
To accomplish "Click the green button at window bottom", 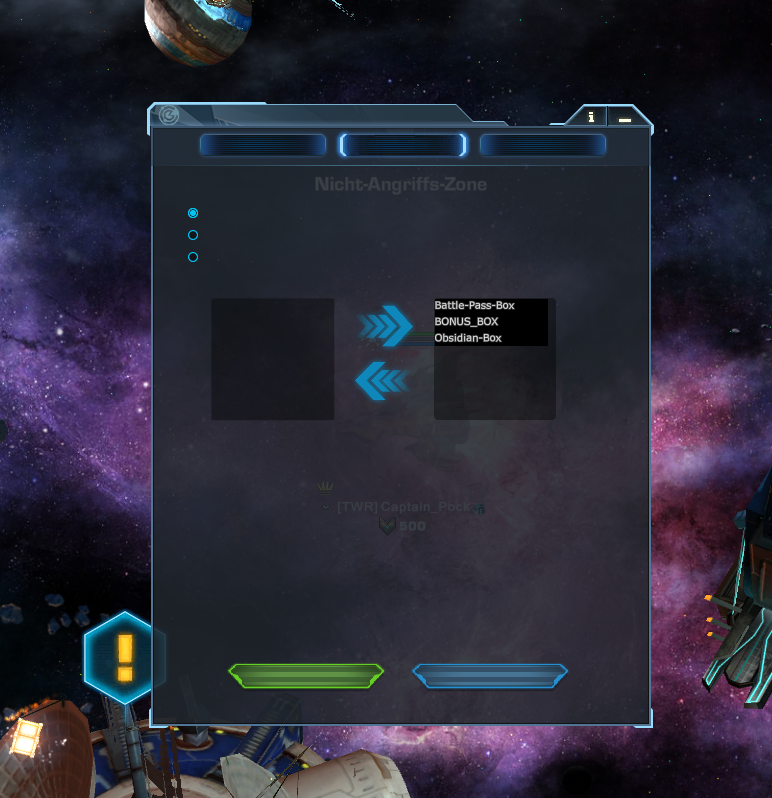I will pos(306,676).
